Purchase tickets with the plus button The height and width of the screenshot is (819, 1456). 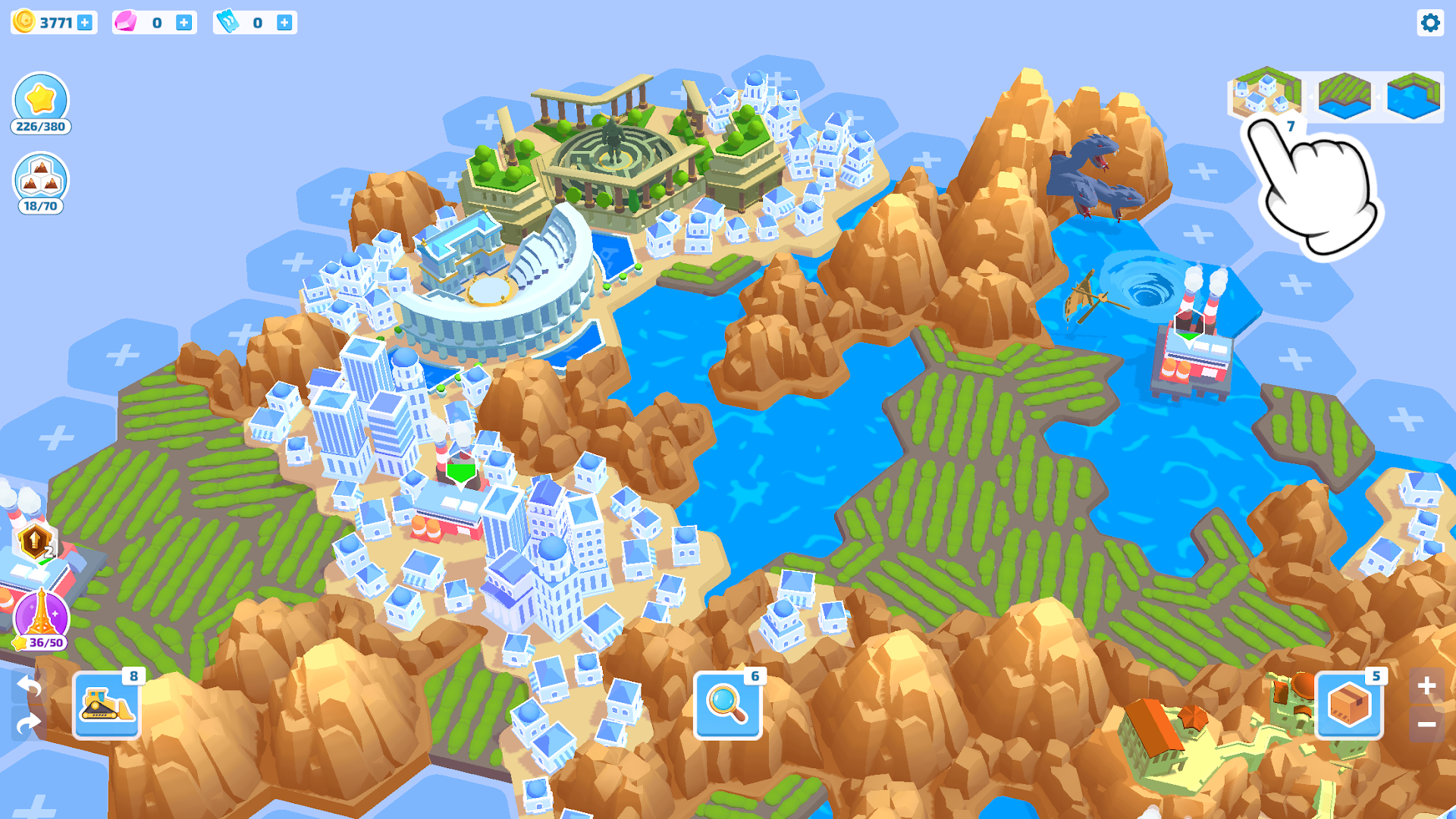[284, 22]
